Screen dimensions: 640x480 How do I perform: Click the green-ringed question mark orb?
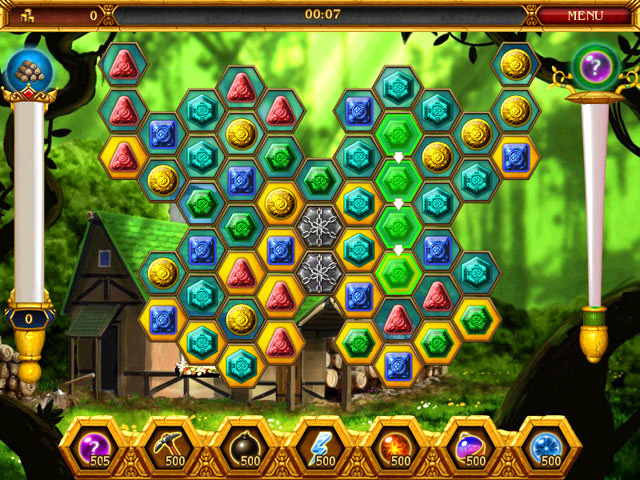pyautogui.click(x=596, y=68)
